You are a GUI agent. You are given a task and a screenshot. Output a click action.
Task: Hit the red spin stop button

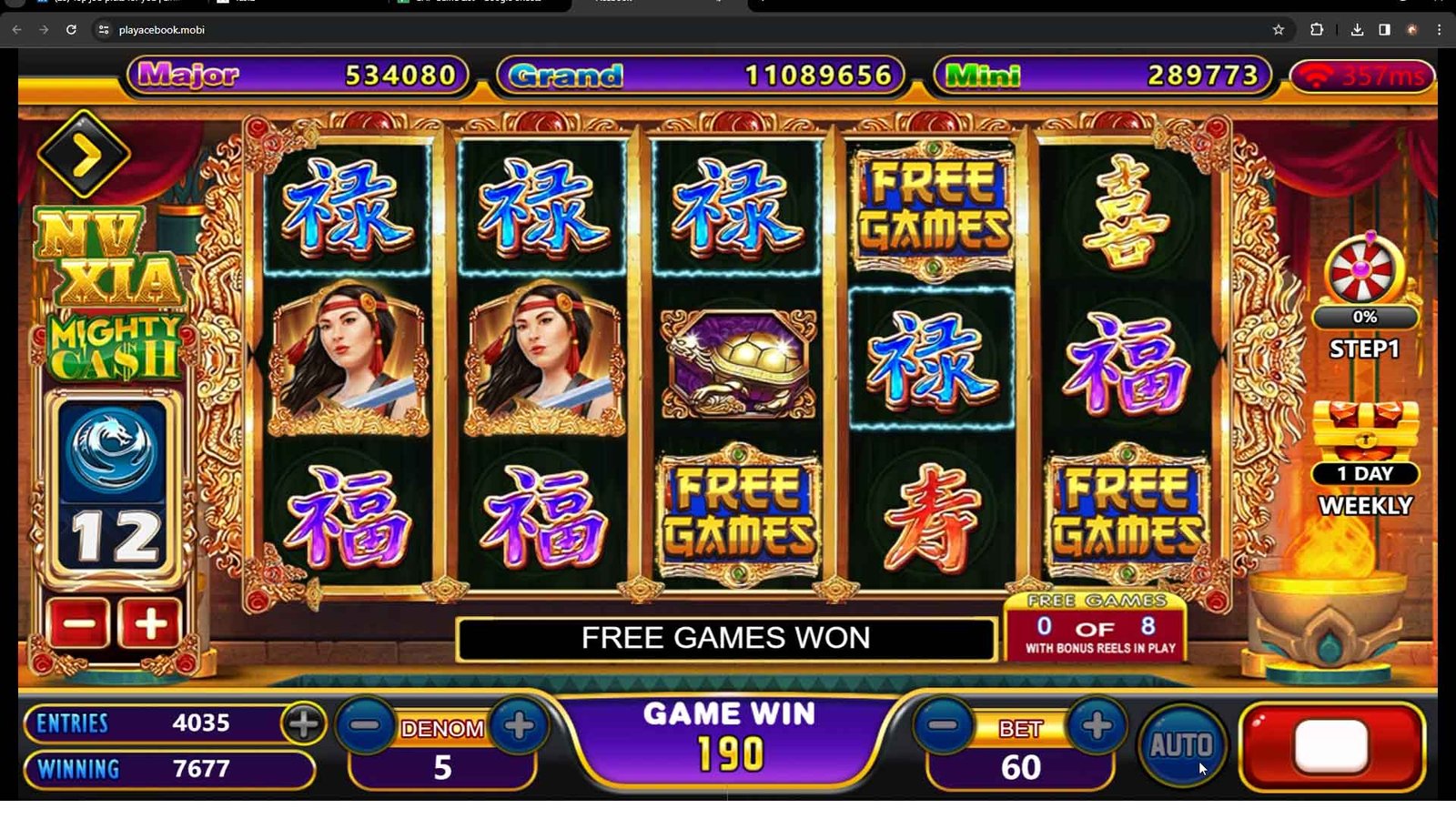pyautogui.click(x=1331, y=745)
